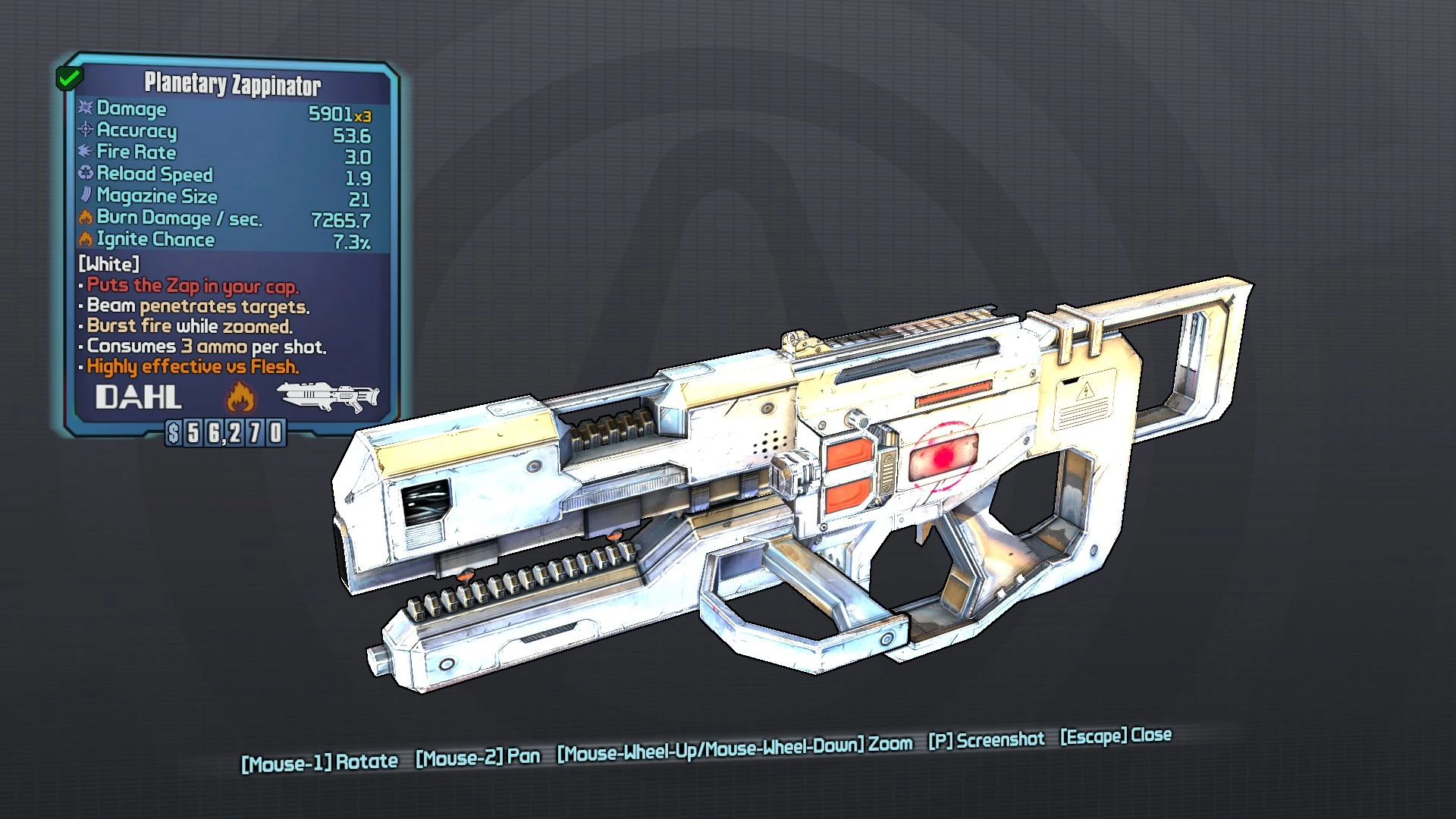Click the [Mouse-1] Rotate hint
Viewport: 1456px width, 819px height.
319,761
